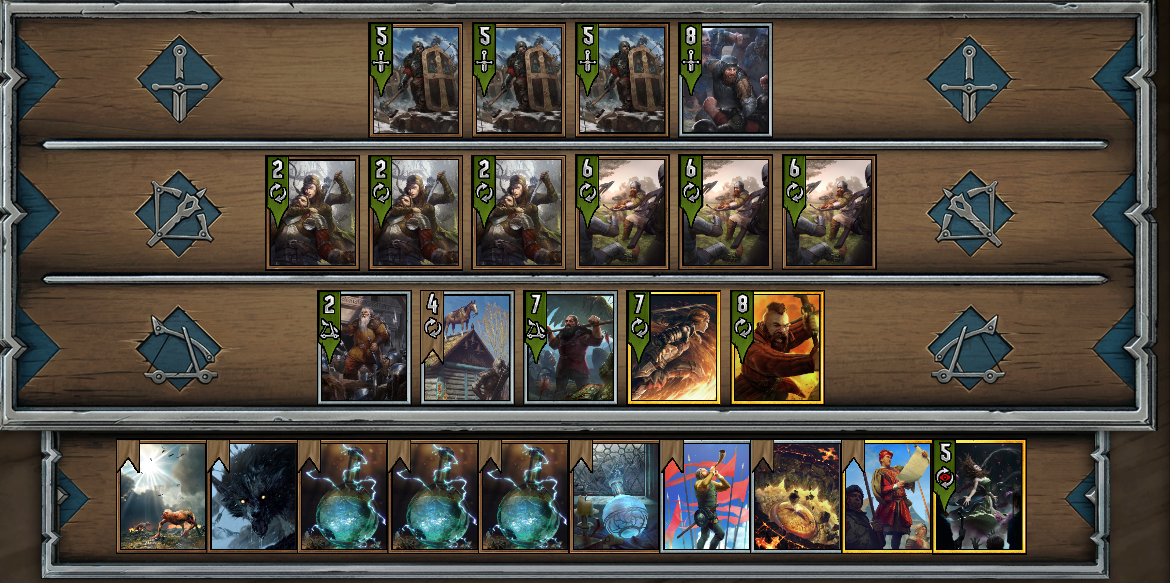Choose the horn blower special card
This screenshot has height=583, width=1170.
[706, 497]
